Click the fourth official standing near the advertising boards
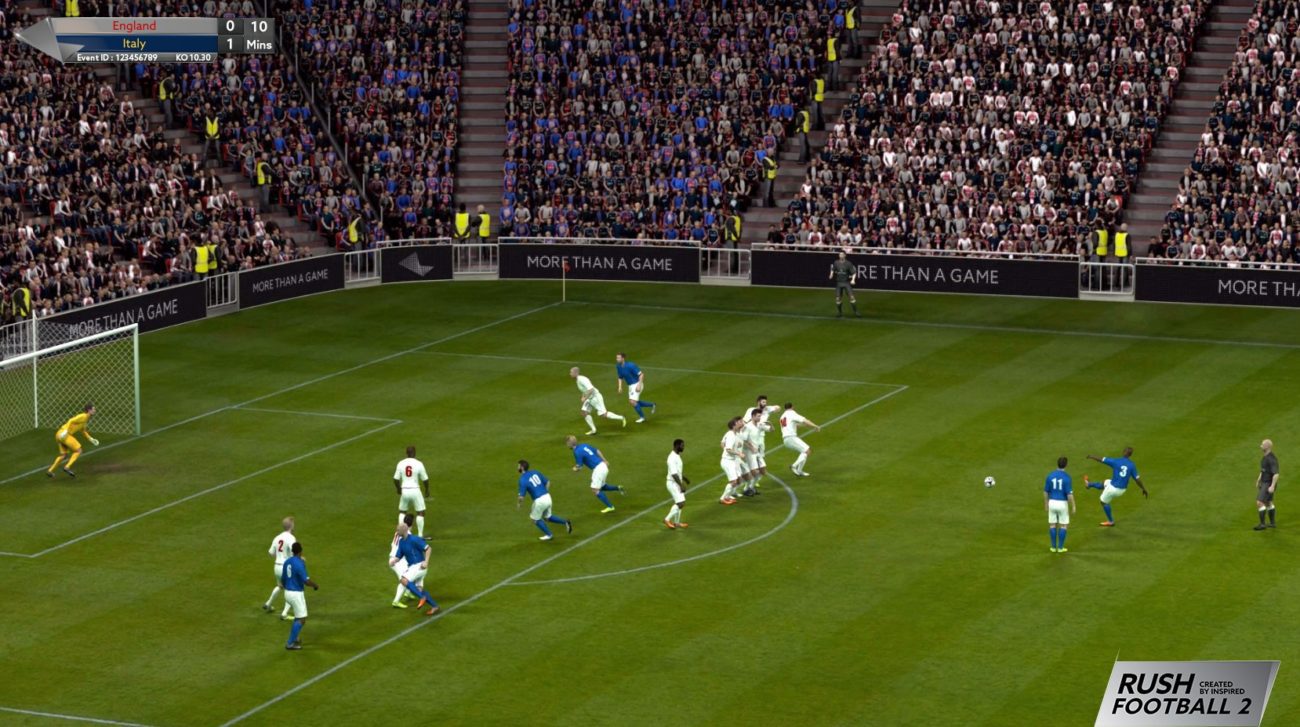The width and height of the screenshot is (1300, 727). click(845, 272)
